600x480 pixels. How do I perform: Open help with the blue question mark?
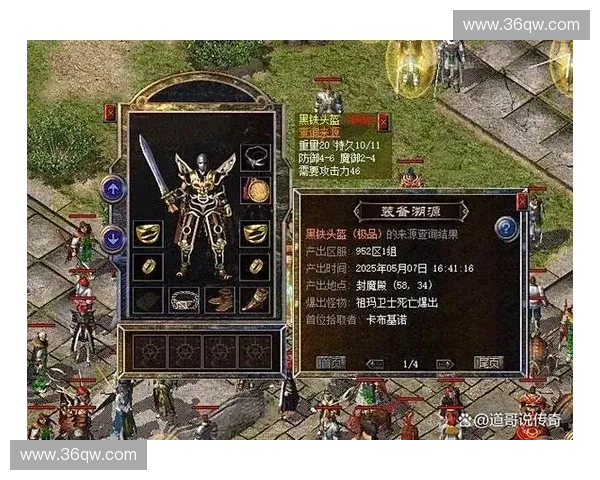coord(506,229)
